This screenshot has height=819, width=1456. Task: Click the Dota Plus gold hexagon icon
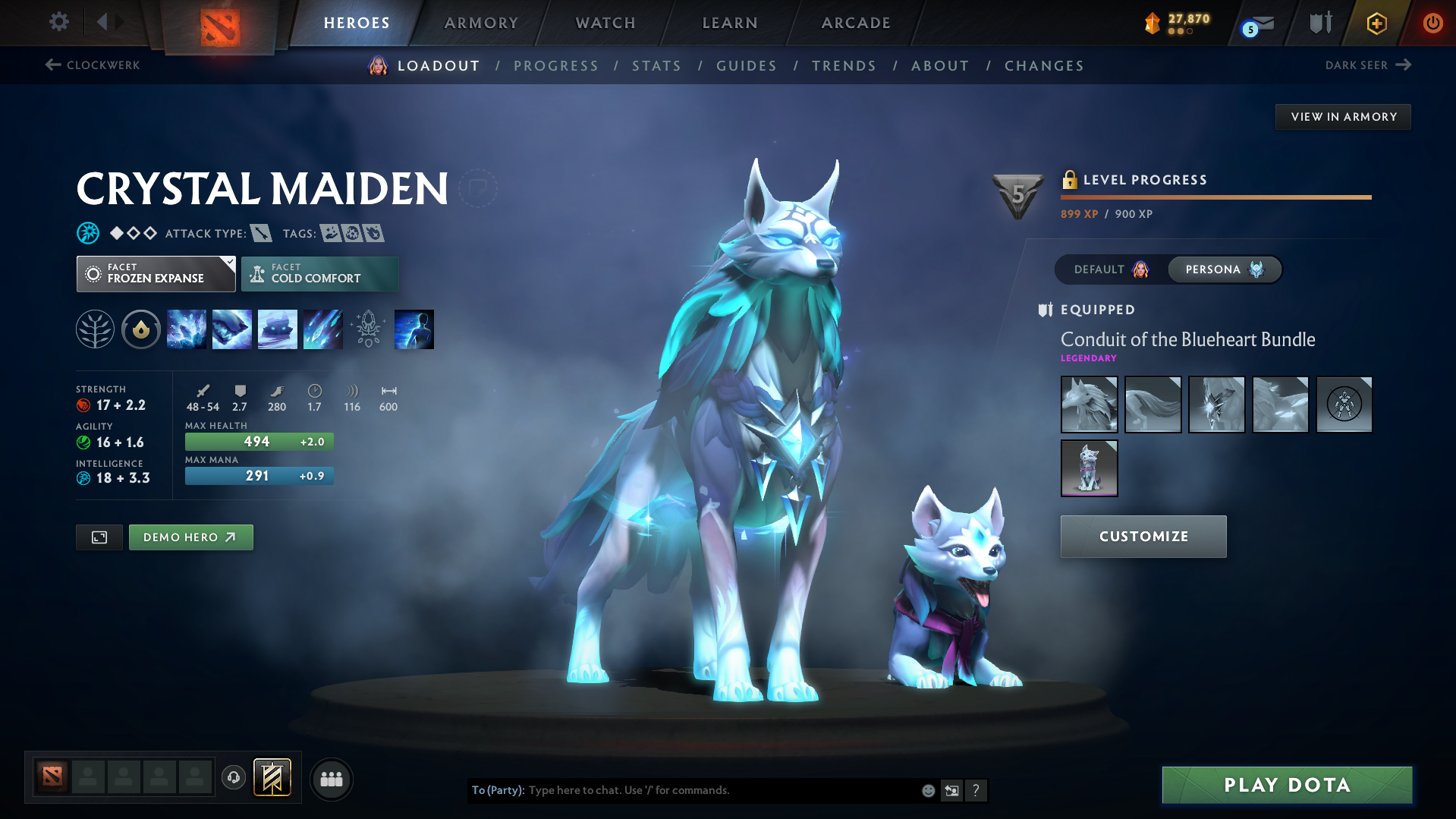1376,23
